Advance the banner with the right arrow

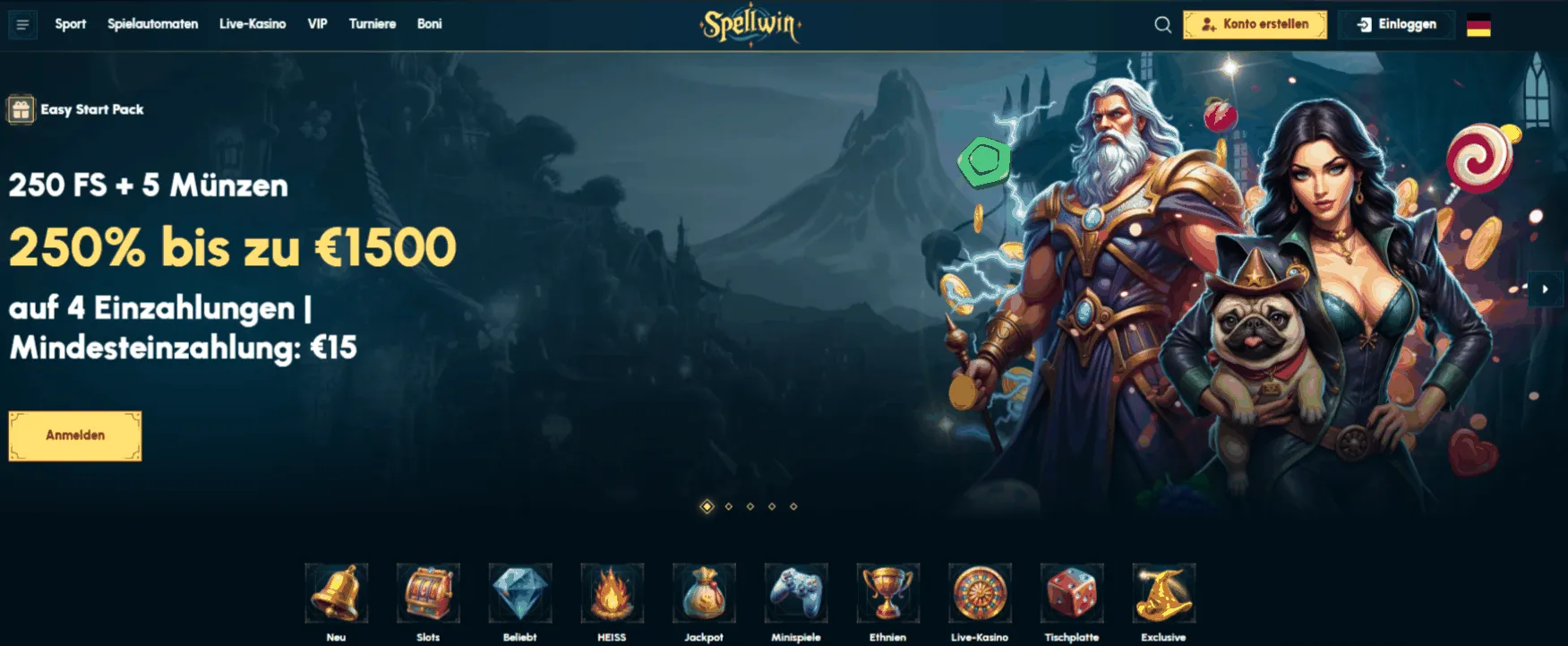coord(1545,289)
